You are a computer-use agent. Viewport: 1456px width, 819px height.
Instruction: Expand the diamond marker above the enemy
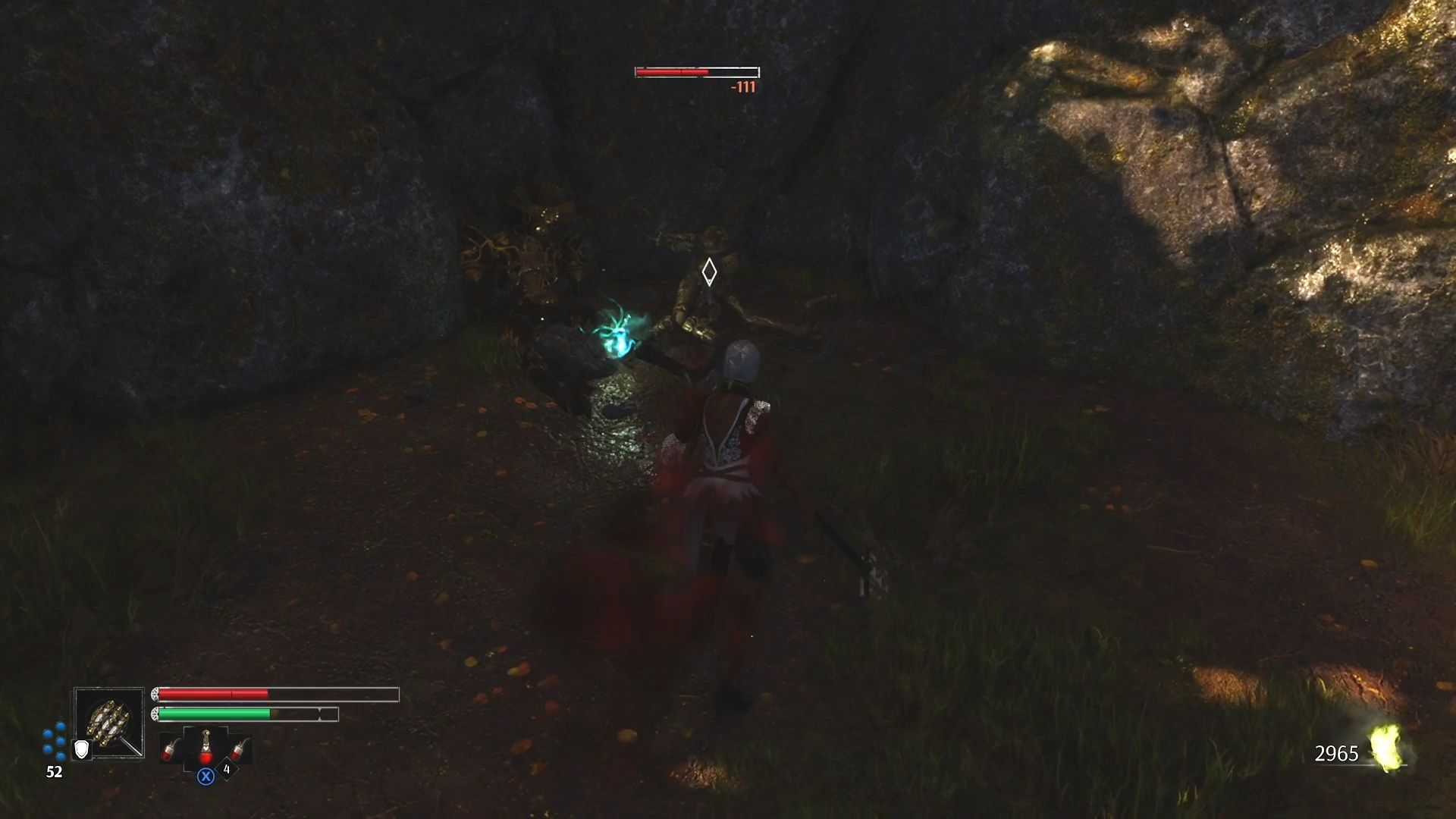pos(709,273)
